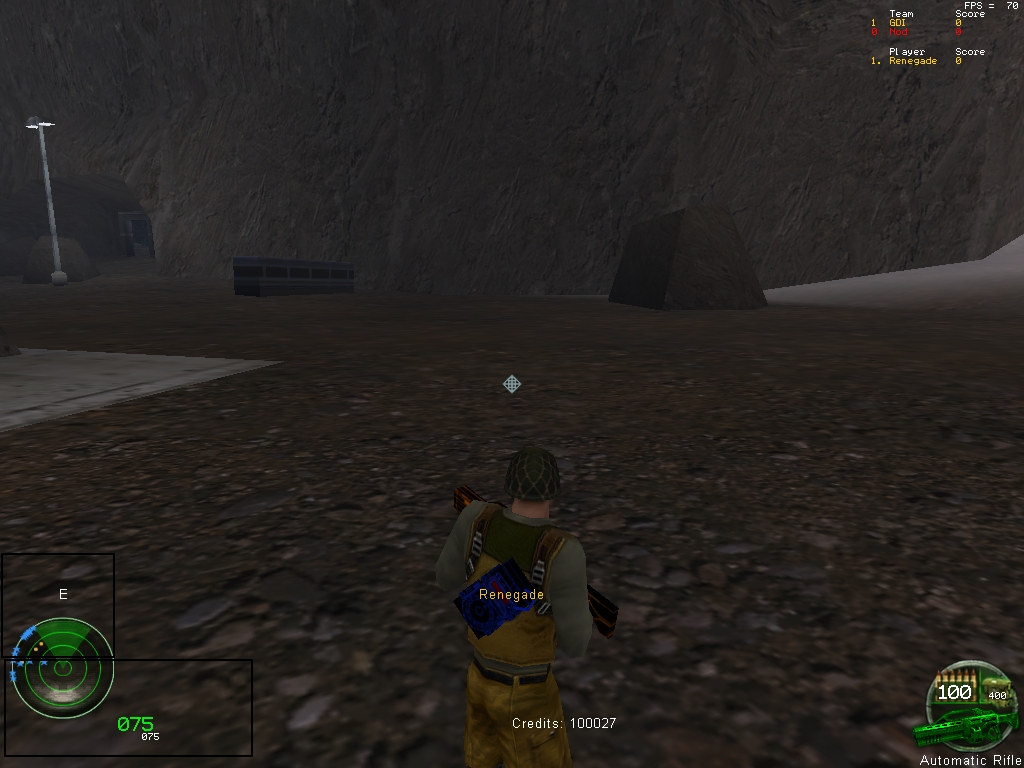This screenshot has width=1024, height=768.
Task: Click the circular green radar
Action: 62,667
